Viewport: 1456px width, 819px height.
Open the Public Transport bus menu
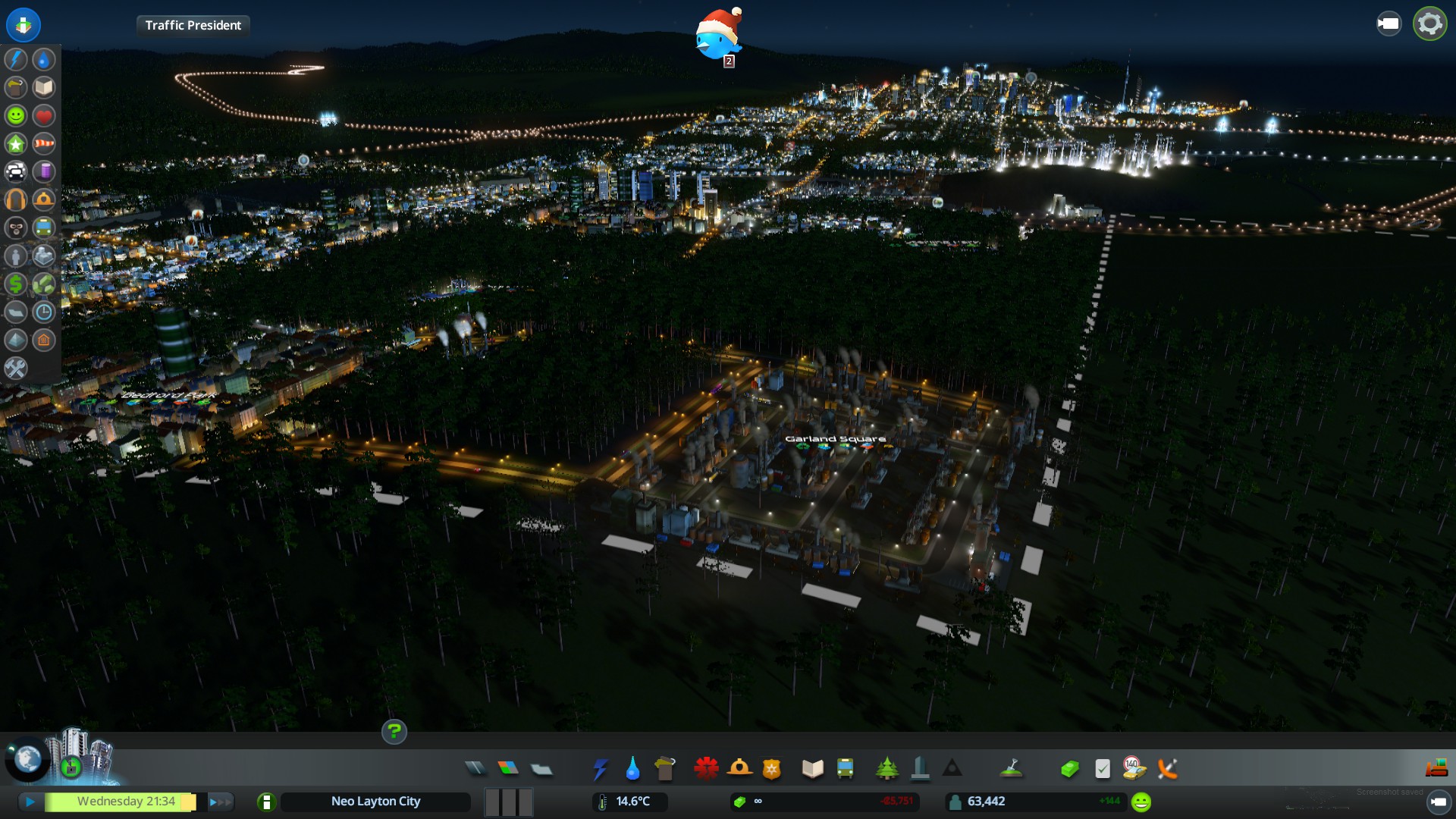[x=845, y=769]
